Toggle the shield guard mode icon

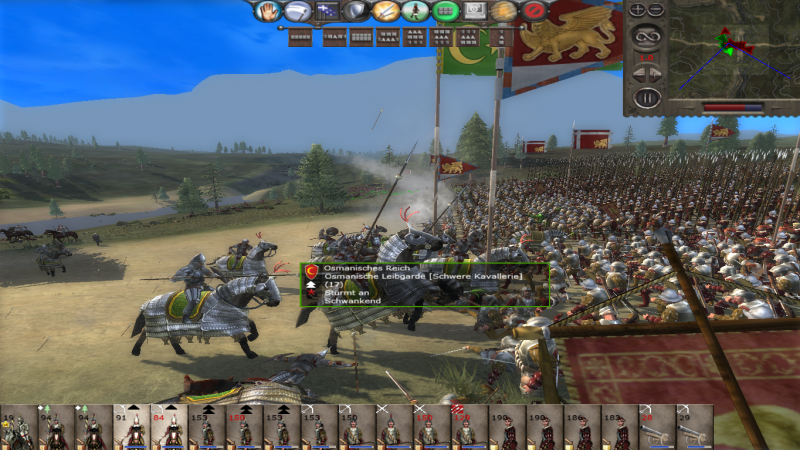point(357,11)
